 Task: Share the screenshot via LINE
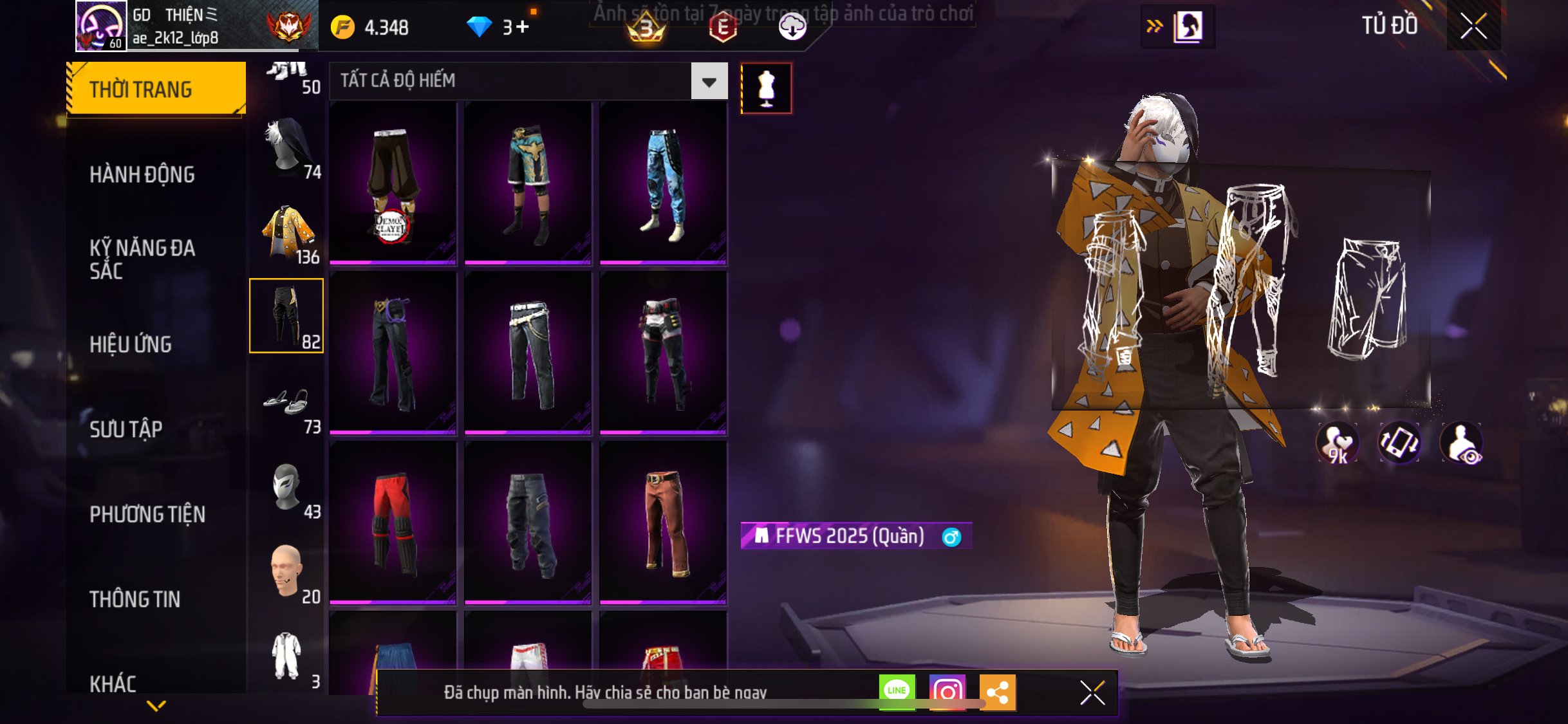click(x=897, y=691)
